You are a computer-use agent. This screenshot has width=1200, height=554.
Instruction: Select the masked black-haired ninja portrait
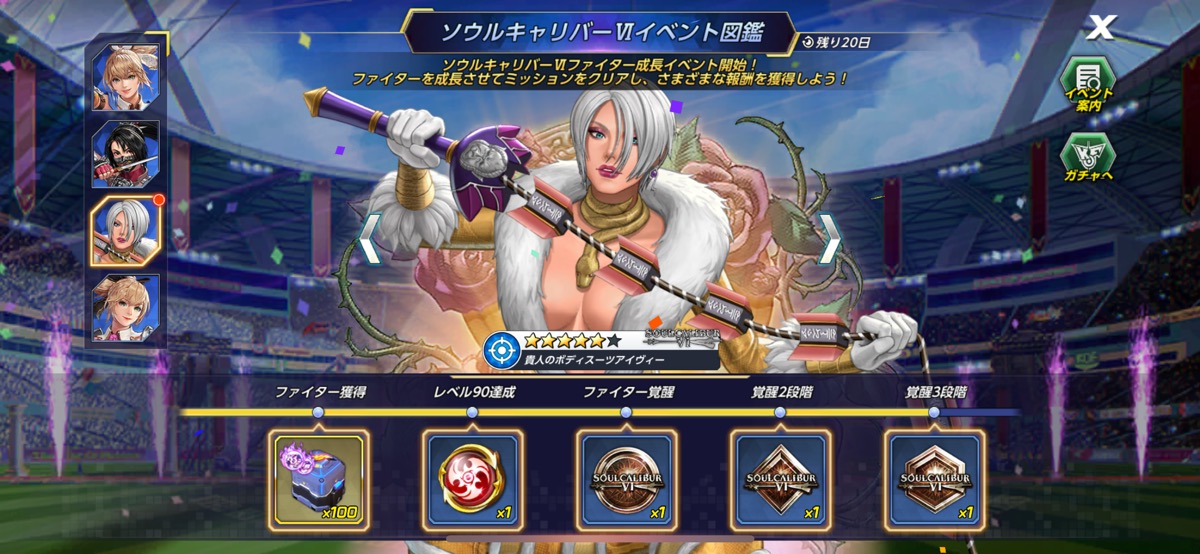coord(126,154)
